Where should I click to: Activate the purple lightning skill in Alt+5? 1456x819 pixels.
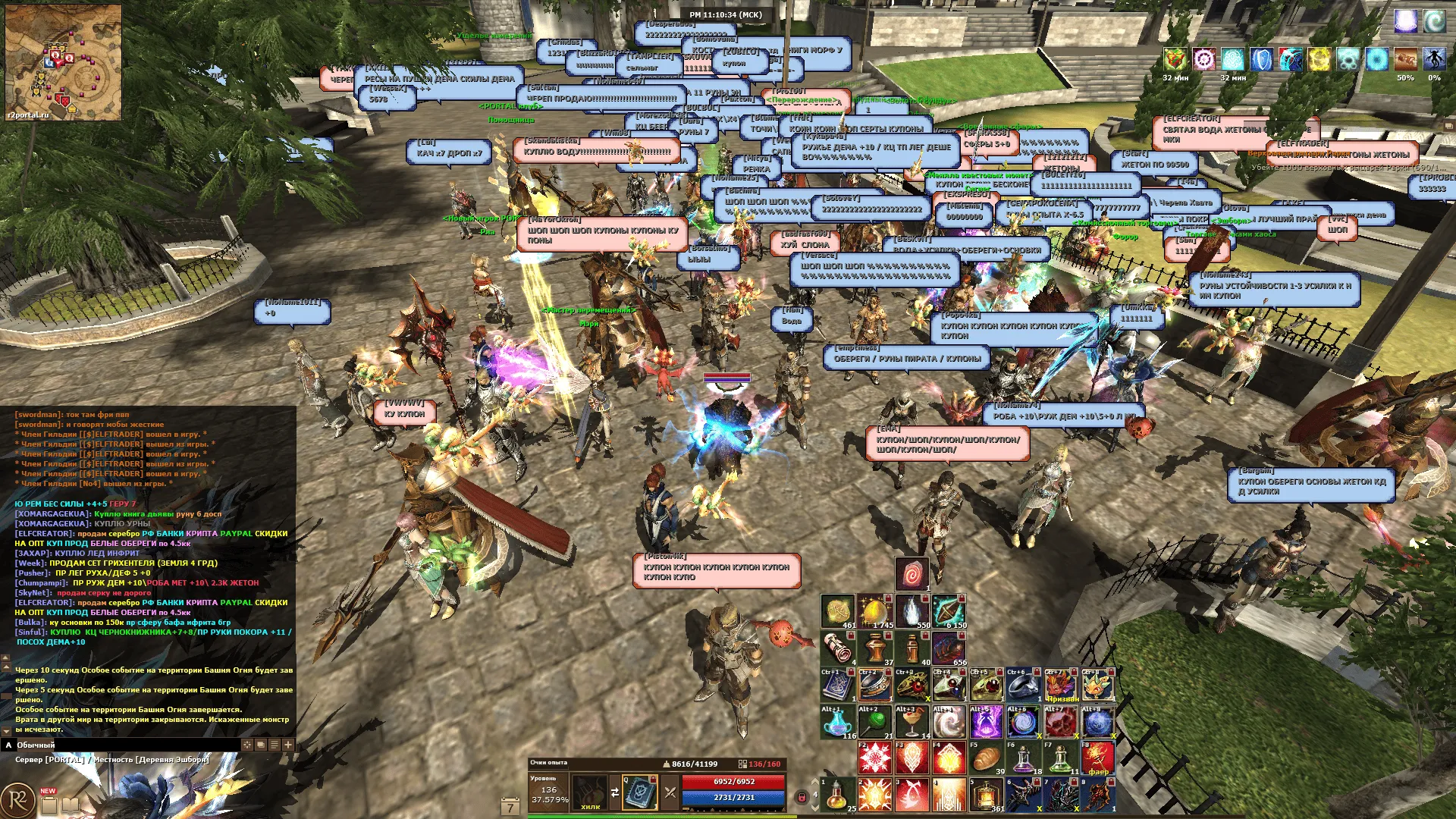[x=986, y=723]
